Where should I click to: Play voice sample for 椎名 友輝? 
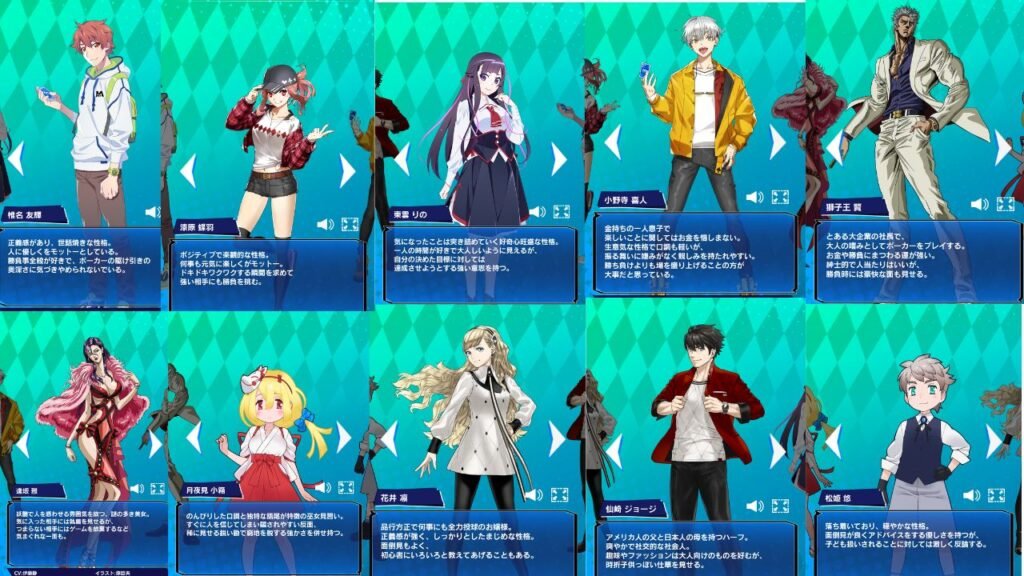pos(152,212)
